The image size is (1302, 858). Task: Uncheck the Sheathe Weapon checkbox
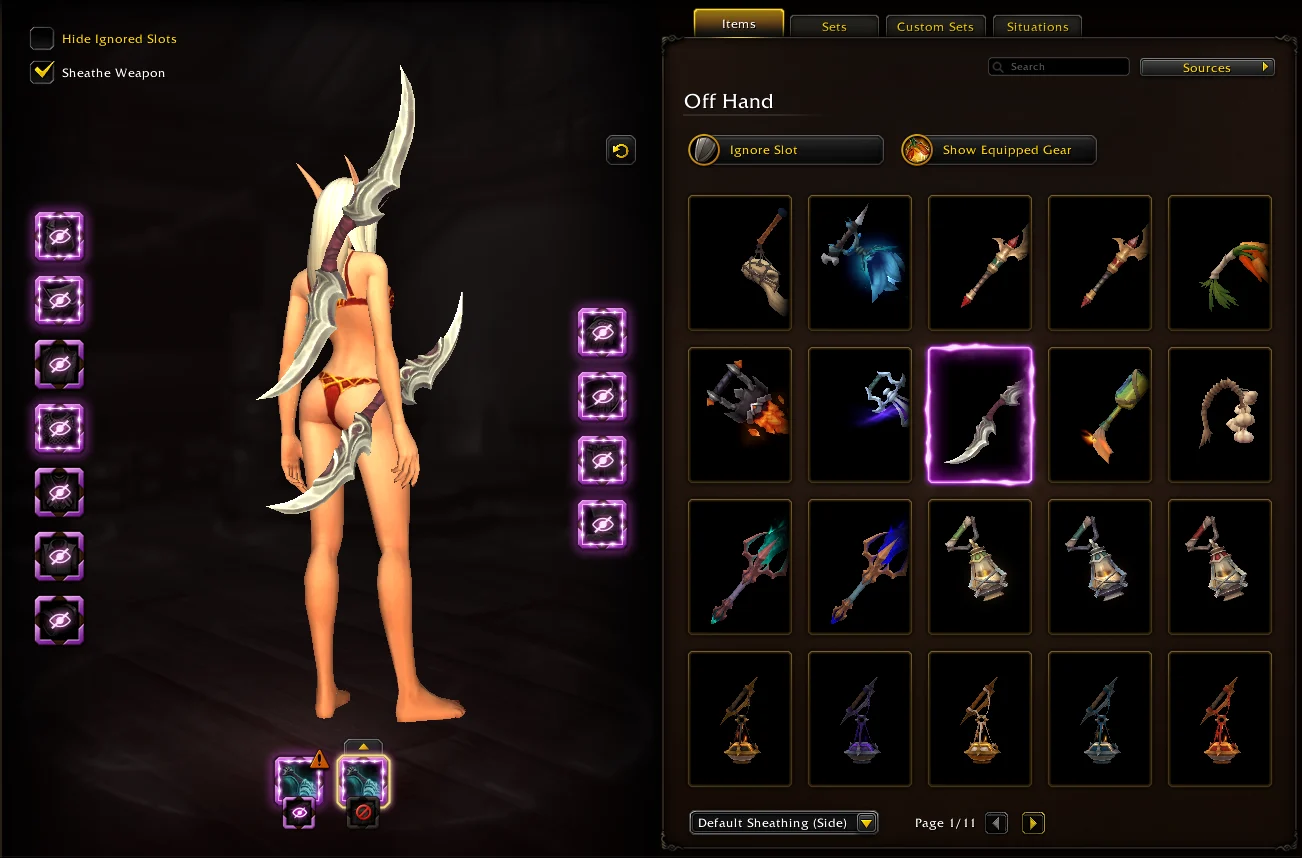(42, 72)
